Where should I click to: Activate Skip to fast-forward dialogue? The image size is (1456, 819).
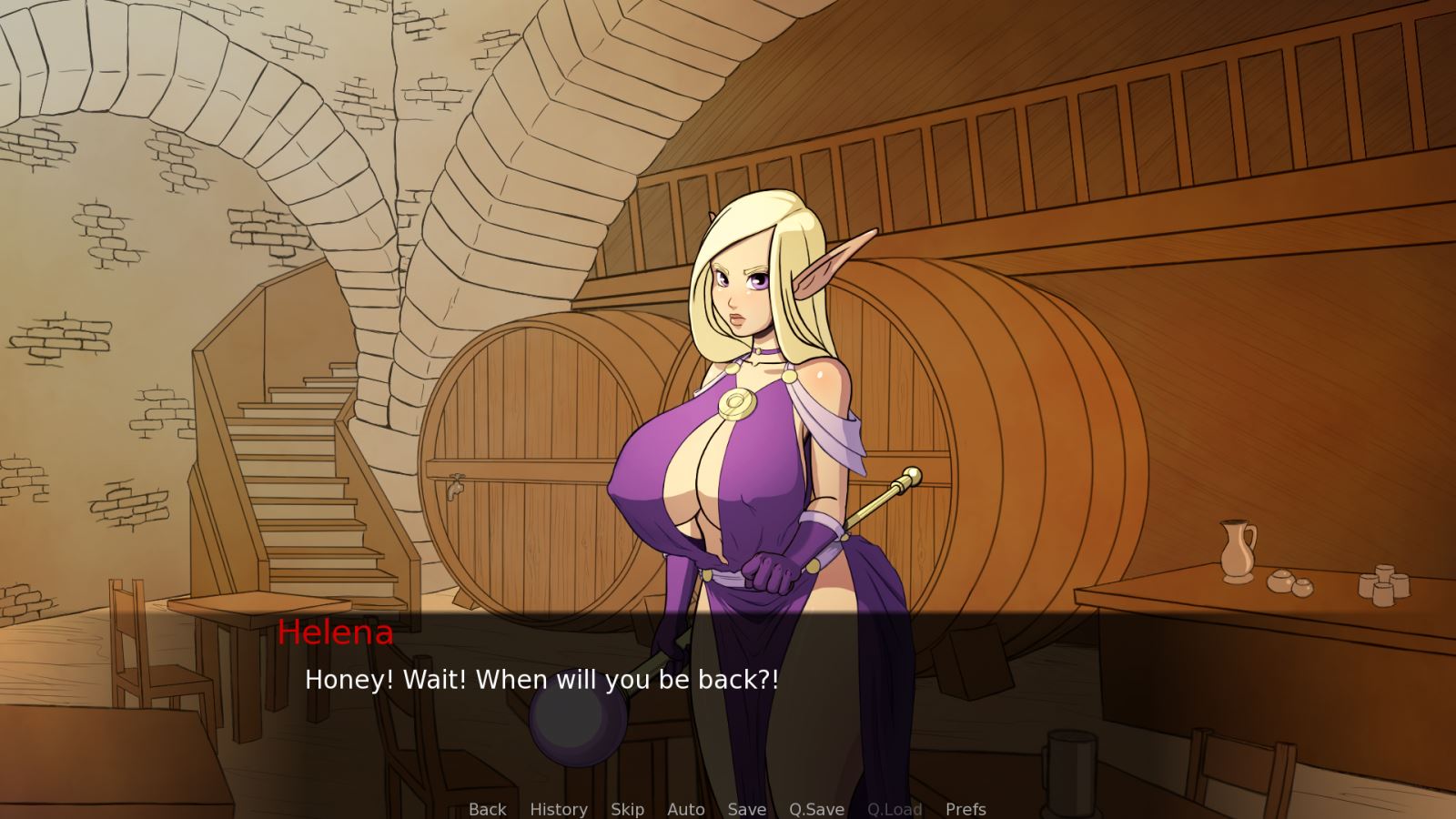[627, 809]
